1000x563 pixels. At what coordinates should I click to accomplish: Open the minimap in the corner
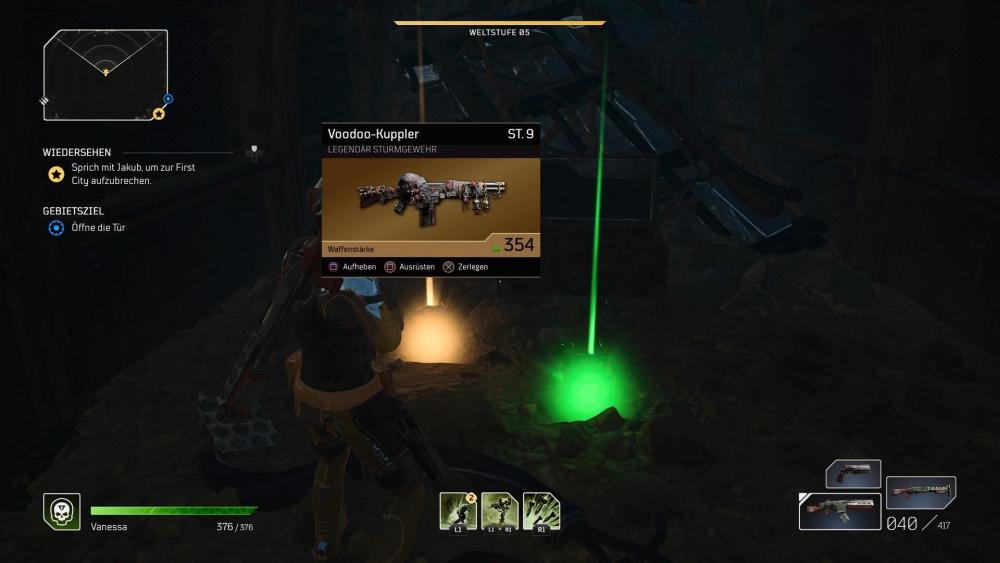(105, 74)
